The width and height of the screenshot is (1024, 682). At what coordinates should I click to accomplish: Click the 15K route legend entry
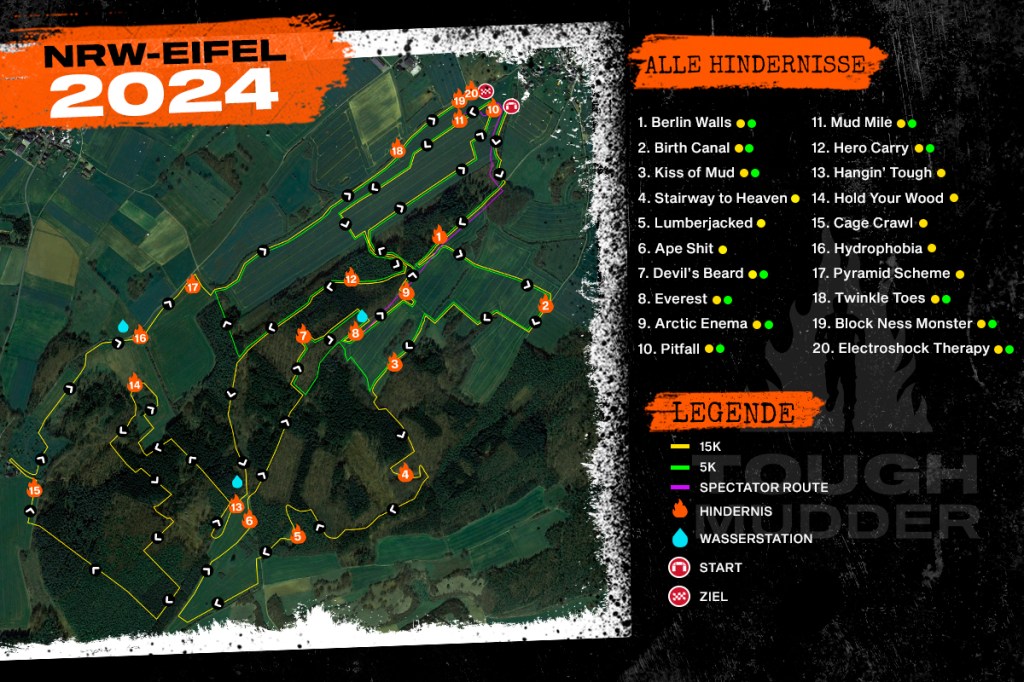pyautogui.click(x=714, y=446)
